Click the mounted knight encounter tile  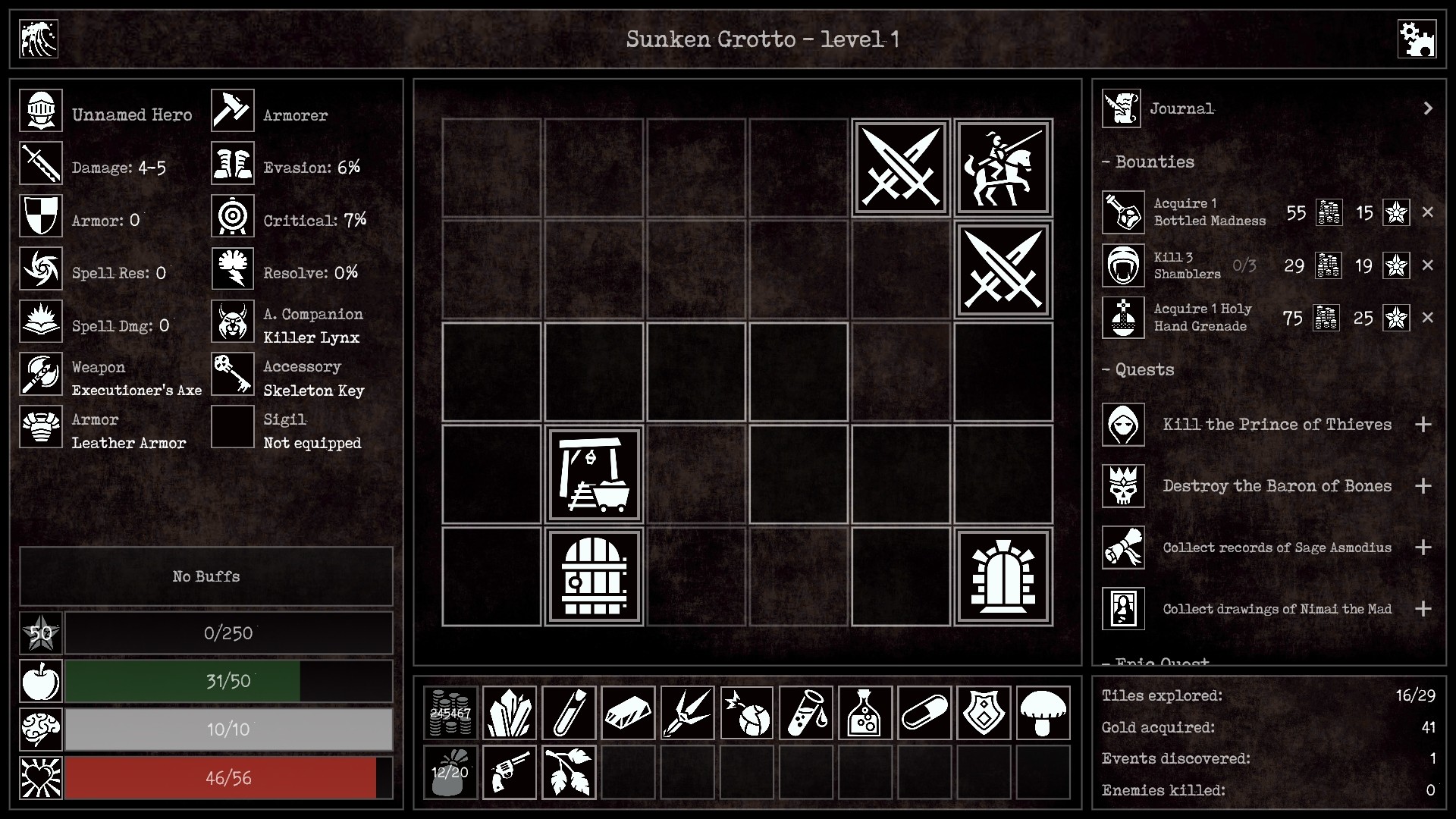(x=1003, y=168)
